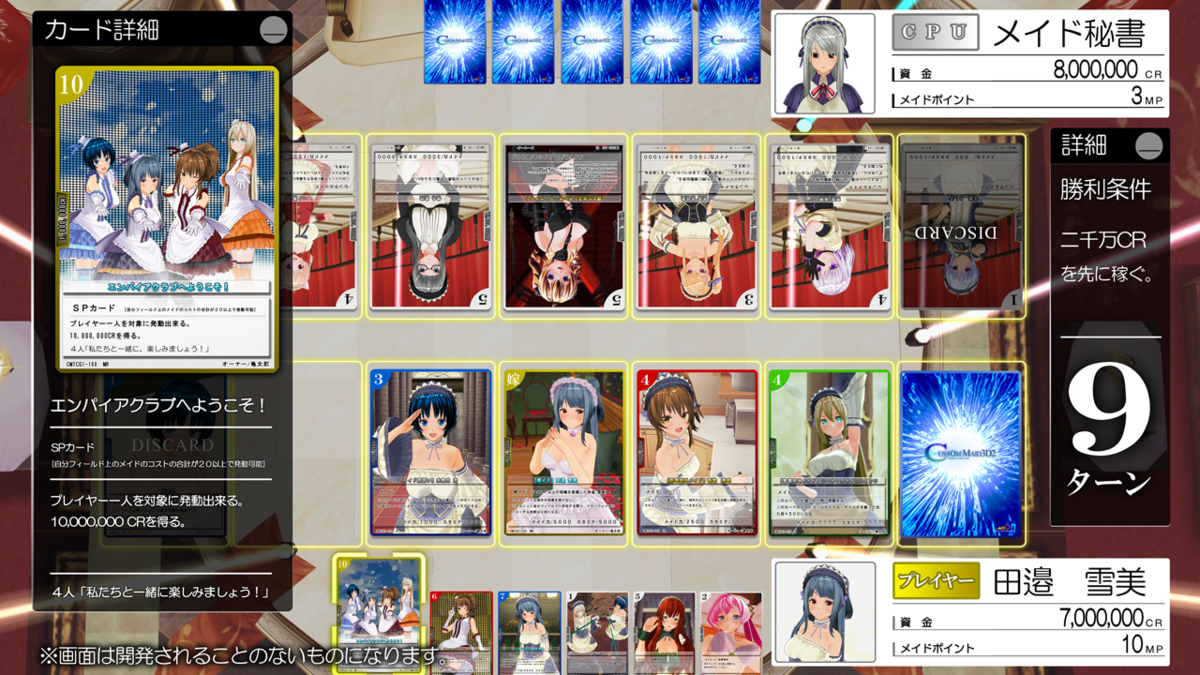Draw from the player's Custom Maid 3D2 deck
Image resolution: width=1200 pixels, height=675 pixels.
click(x=960, y=453)
